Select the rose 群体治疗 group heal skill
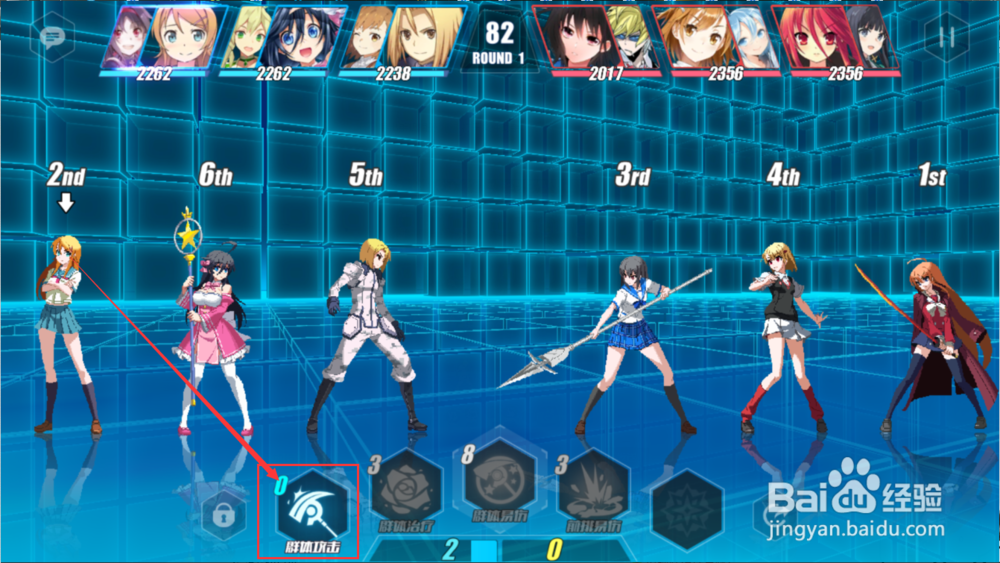Viewport: 1000px width, 563px height. (x=406, y=492)
